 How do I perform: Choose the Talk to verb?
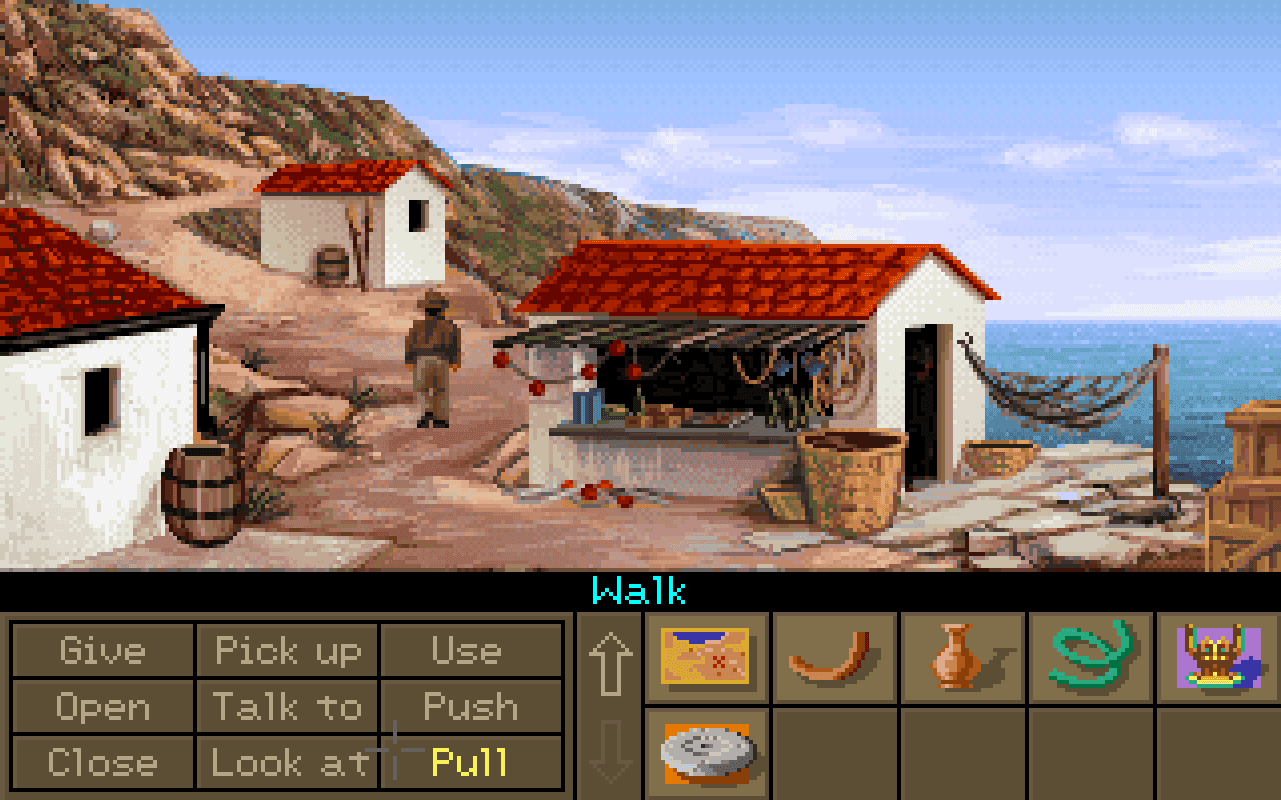(x=290, y=707)
